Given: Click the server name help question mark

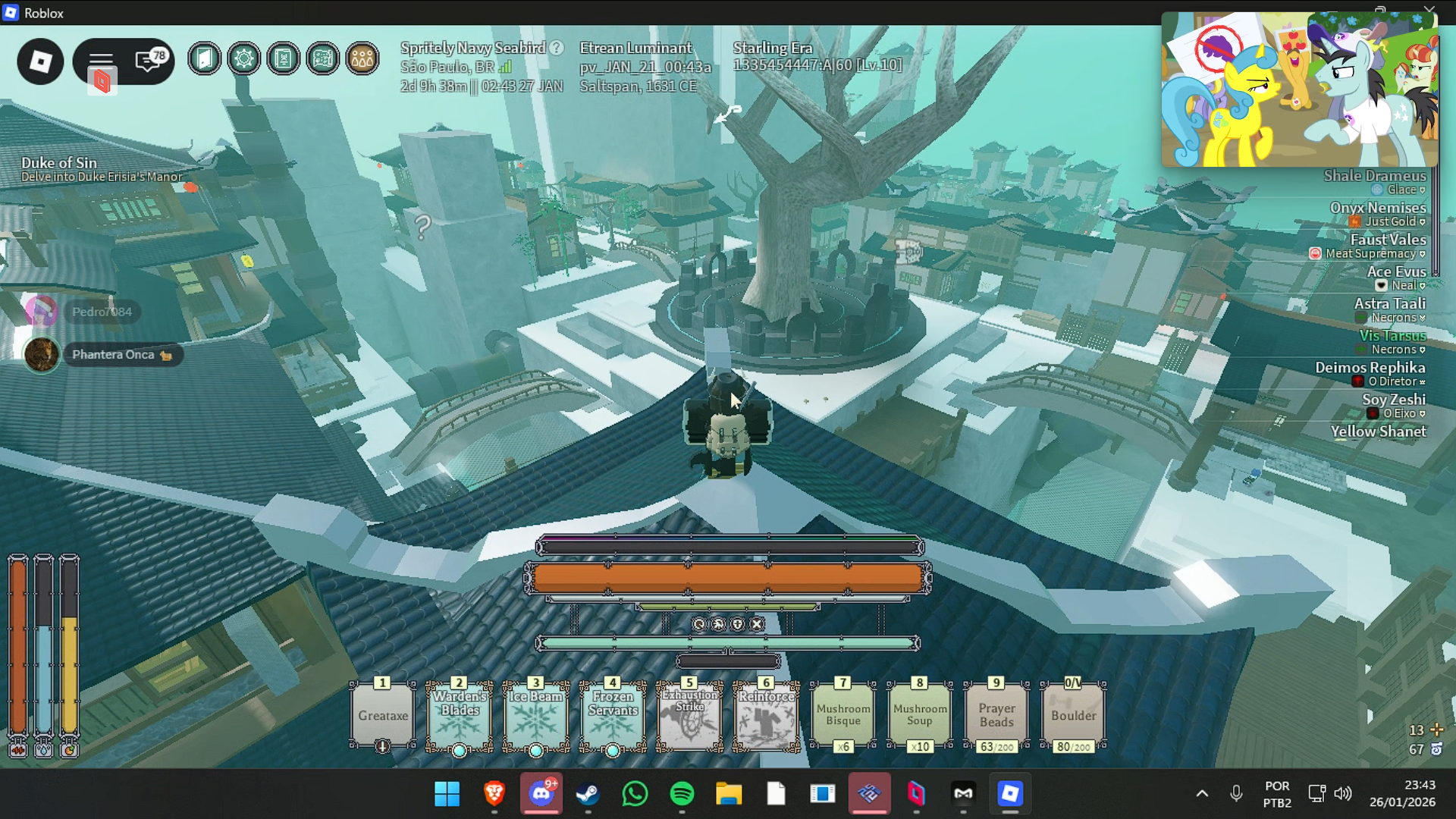Looking at the screenshot, I should tap(557, 48).
